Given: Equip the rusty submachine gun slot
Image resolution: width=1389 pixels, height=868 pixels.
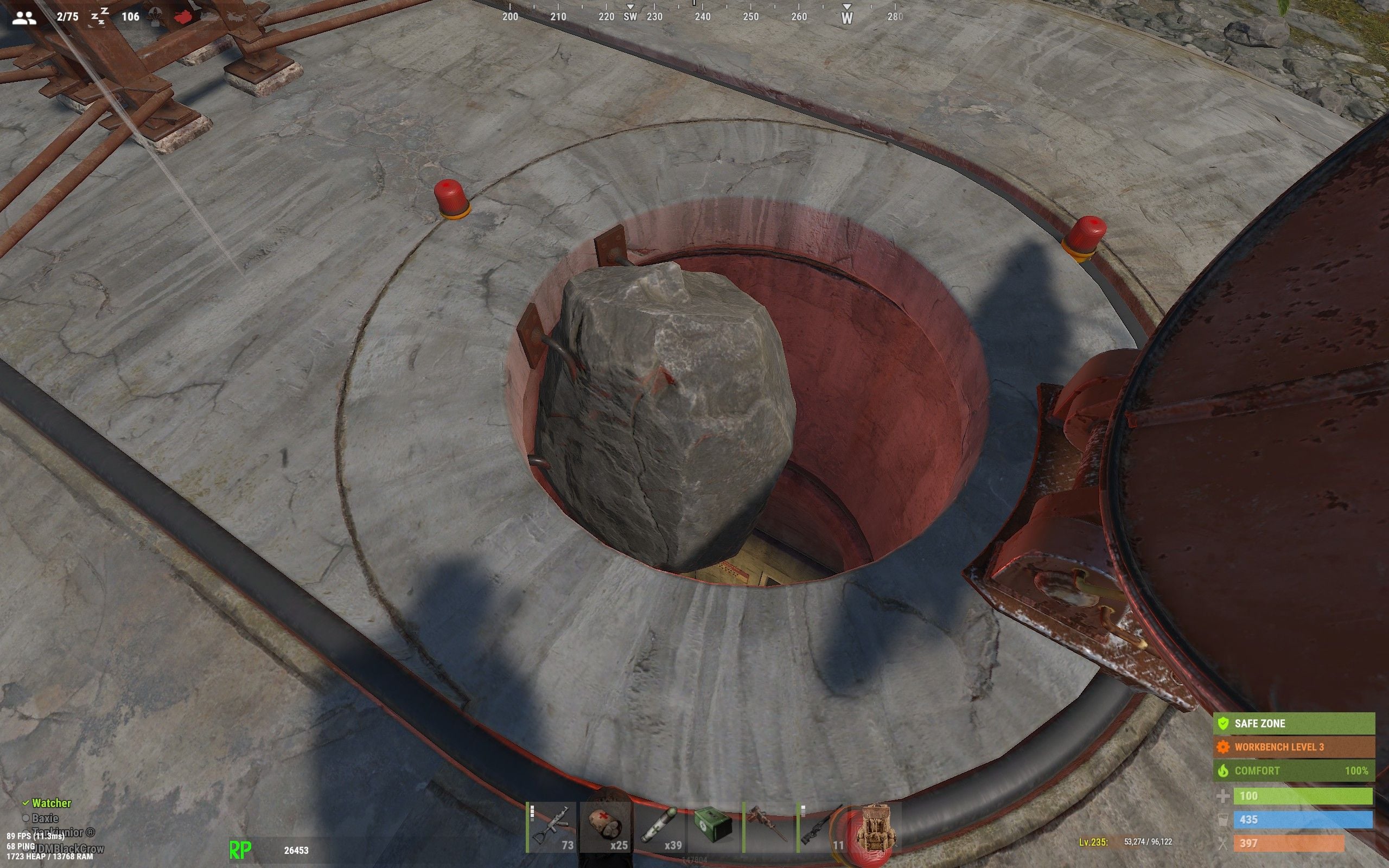Looking at the screenshot, I should (768, 828).
